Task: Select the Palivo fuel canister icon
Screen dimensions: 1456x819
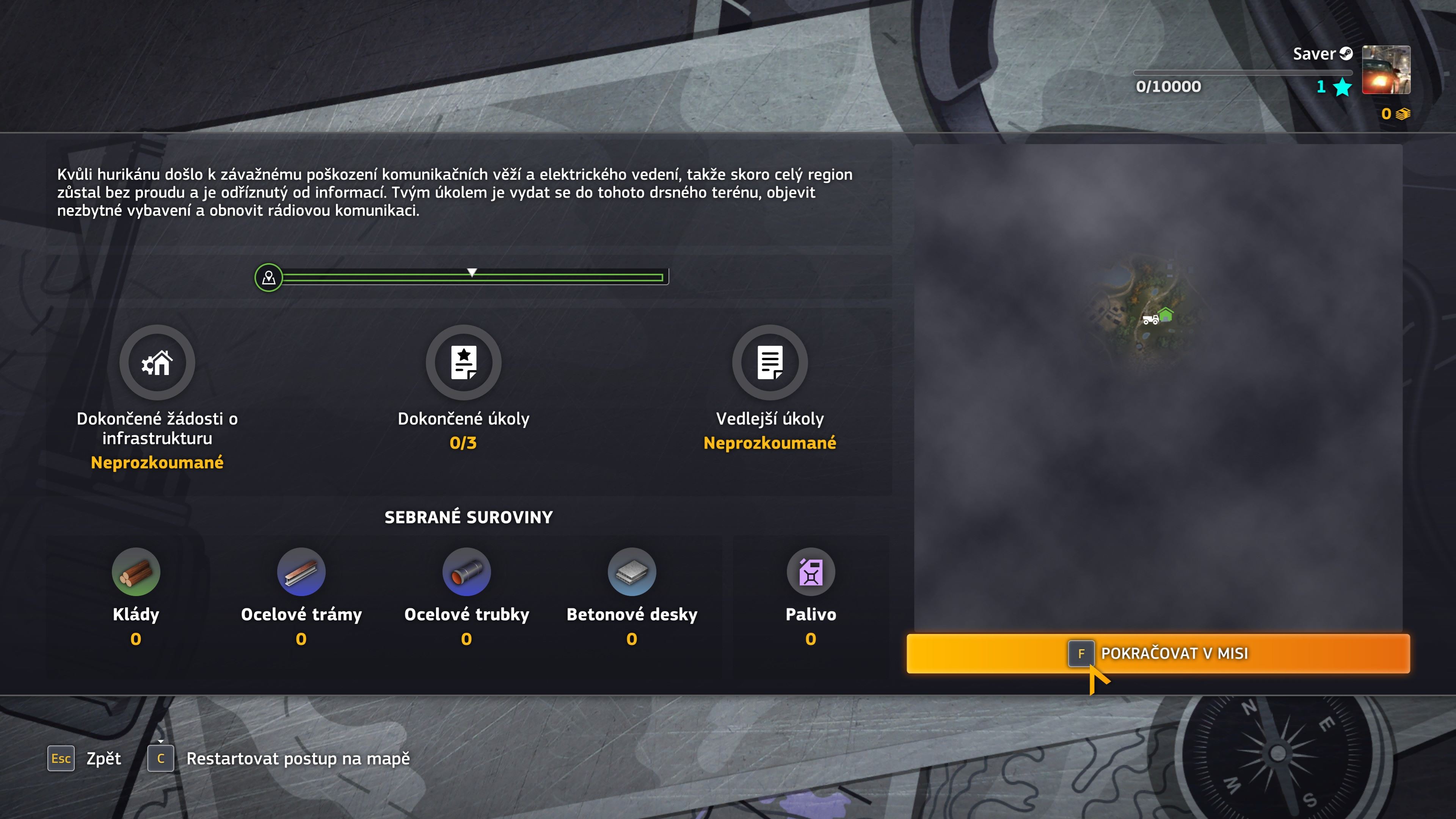Action: 811,571
